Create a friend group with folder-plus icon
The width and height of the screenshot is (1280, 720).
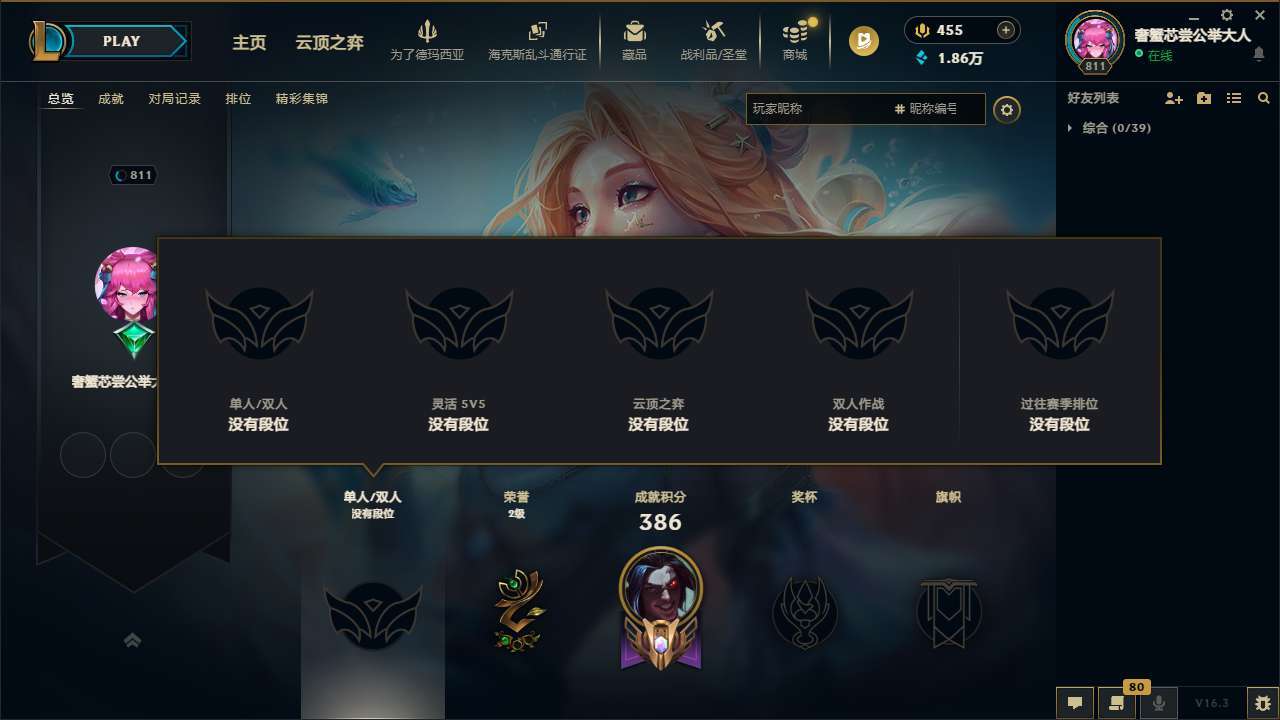point(1202,98)
